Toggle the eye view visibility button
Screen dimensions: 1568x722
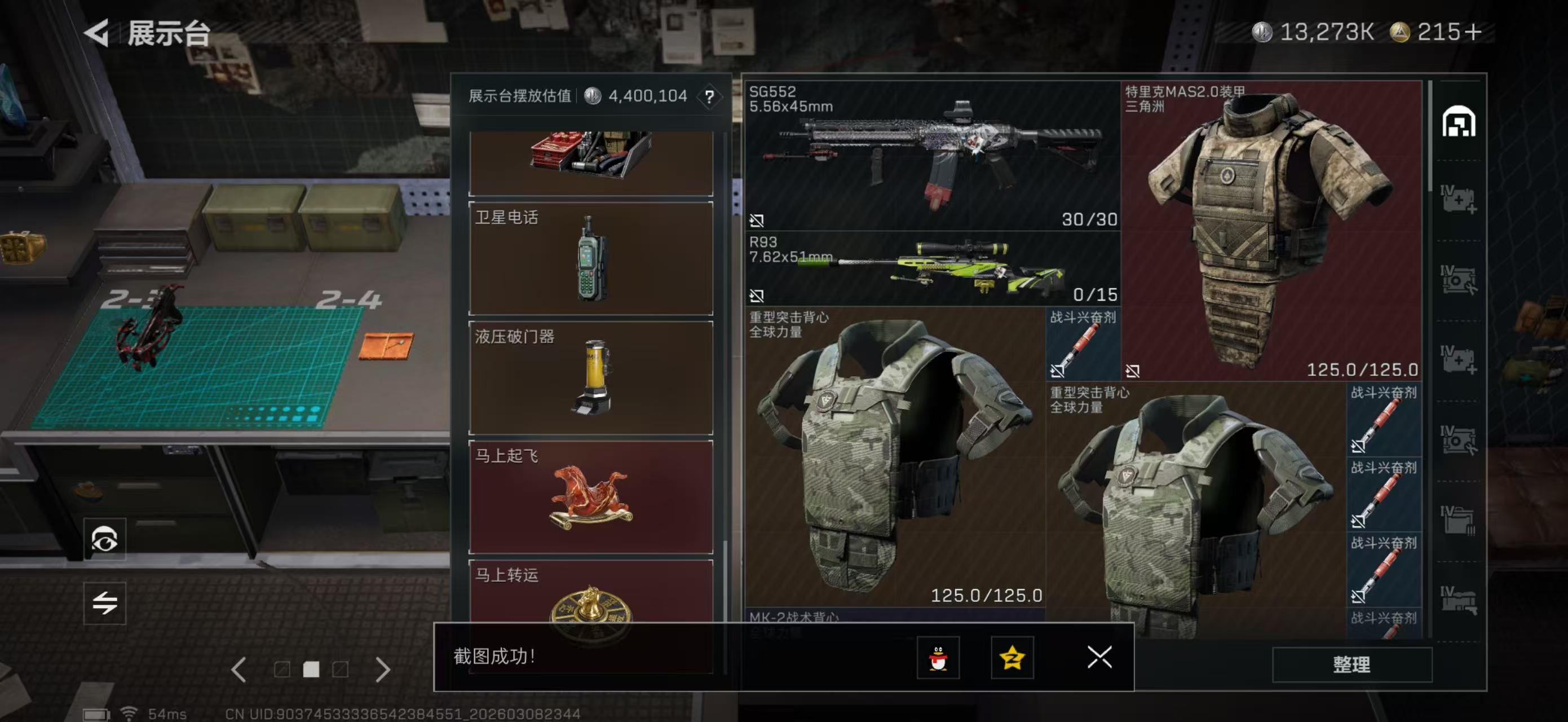pyautogui.click(x=105, y=539)
